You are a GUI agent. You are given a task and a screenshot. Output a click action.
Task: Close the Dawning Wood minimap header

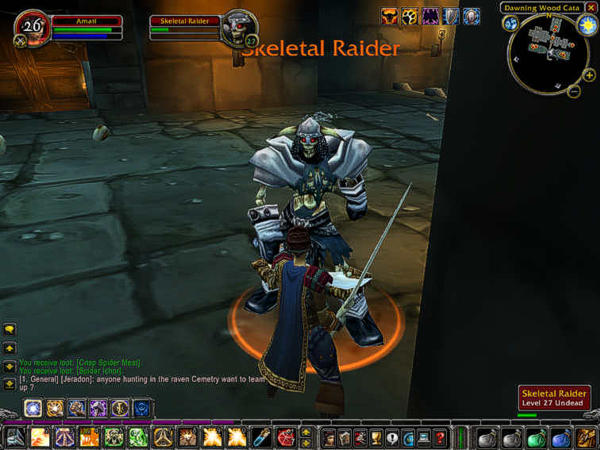tap(589, 8)
